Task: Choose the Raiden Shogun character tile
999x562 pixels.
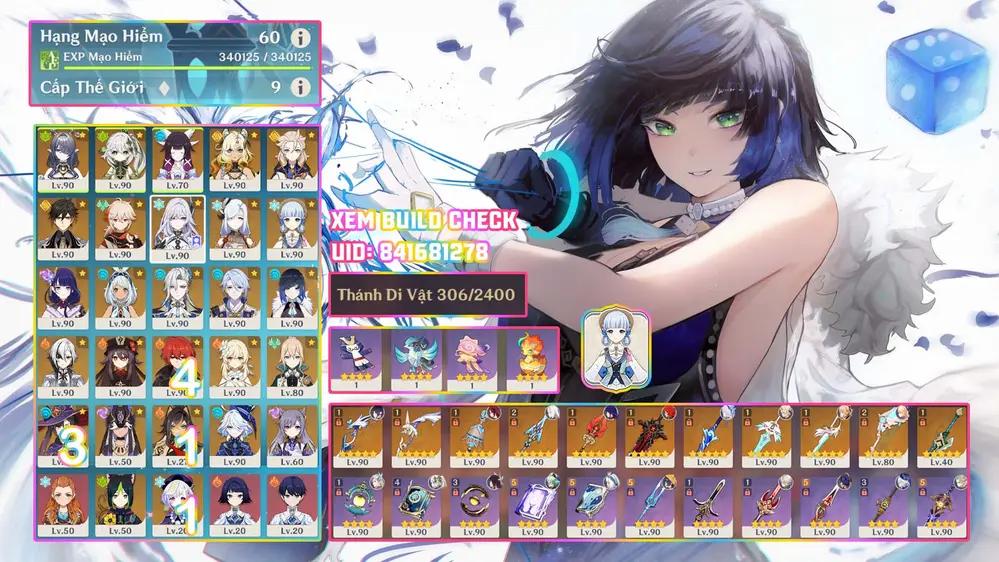Action: (x=63, y=297)
